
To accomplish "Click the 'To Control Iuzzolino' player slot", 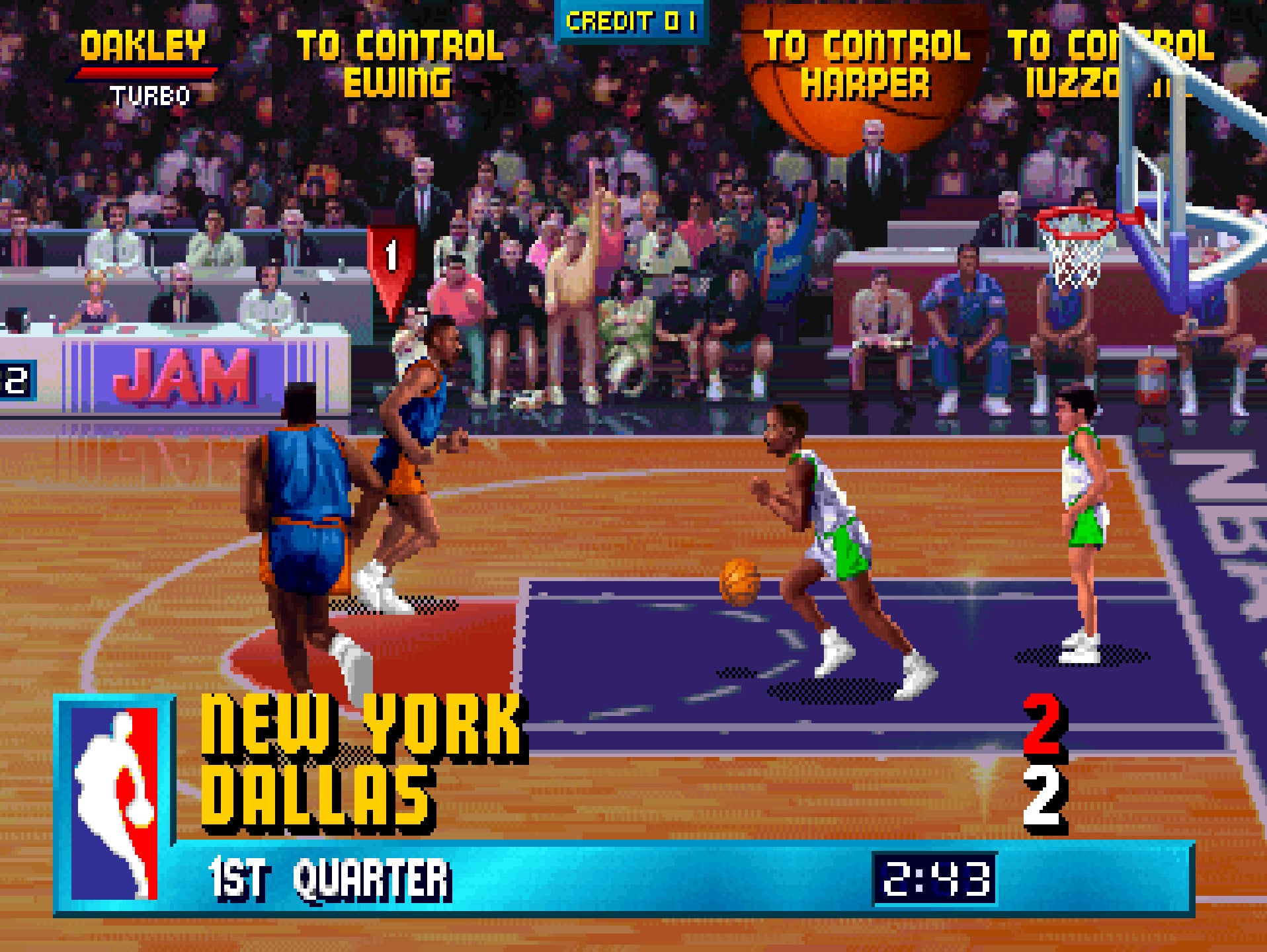I will [1110, 65].
